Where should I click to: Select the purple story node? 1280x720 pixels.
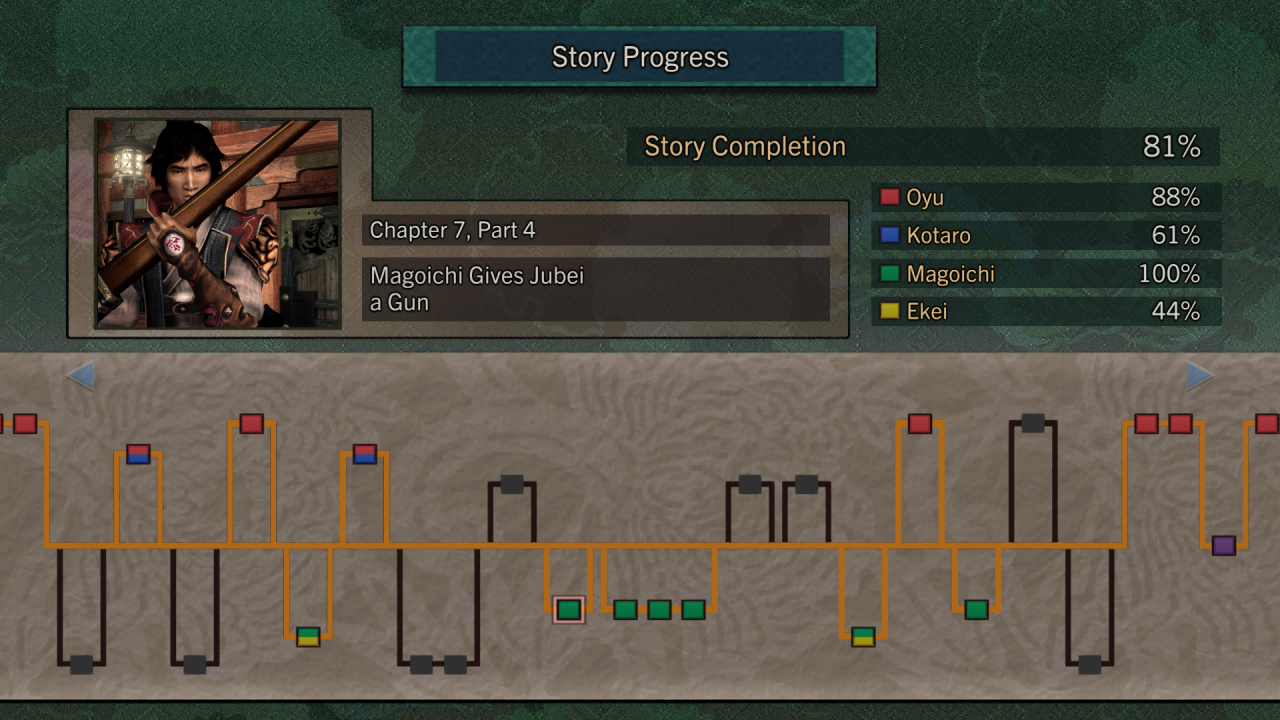click(1223, 545)
